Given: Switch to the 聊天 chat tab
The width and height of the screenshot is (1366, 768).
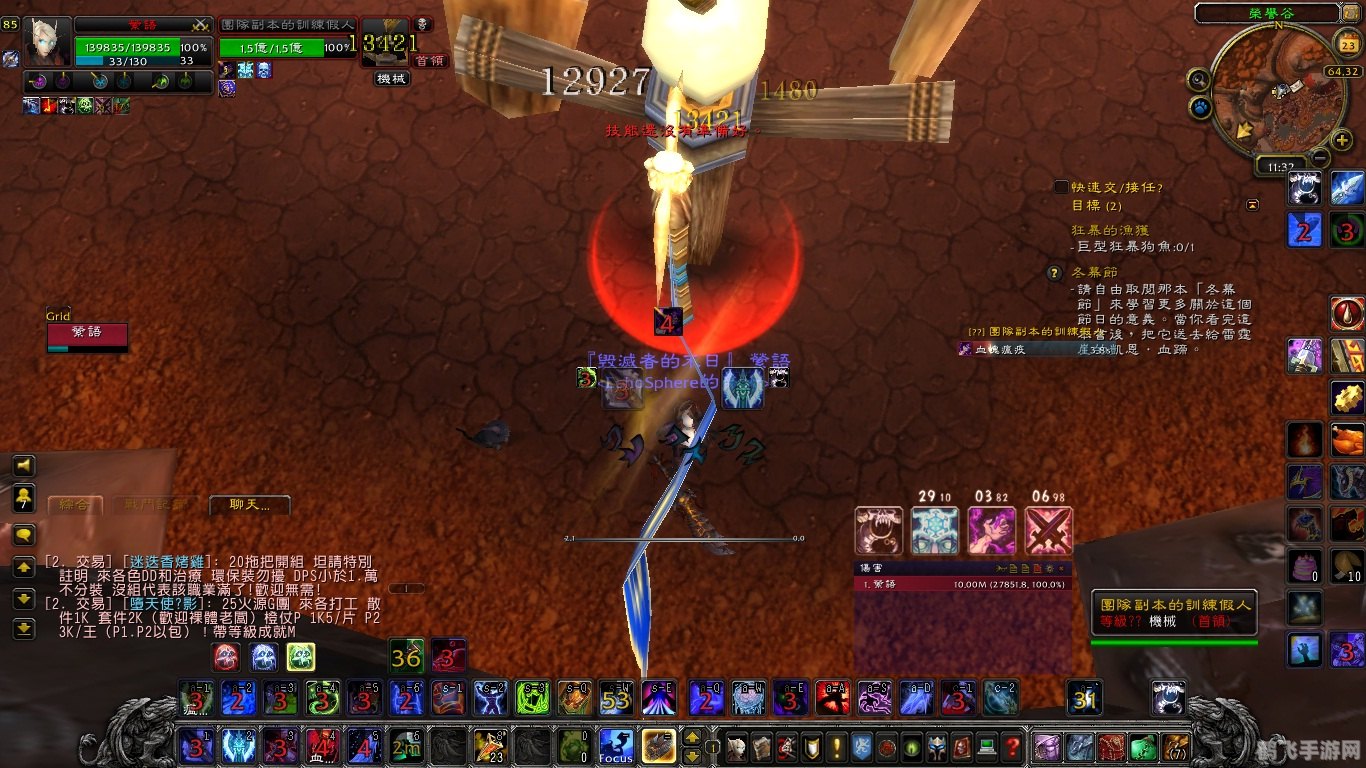Looking at the screenshot, I should (249, 505).
